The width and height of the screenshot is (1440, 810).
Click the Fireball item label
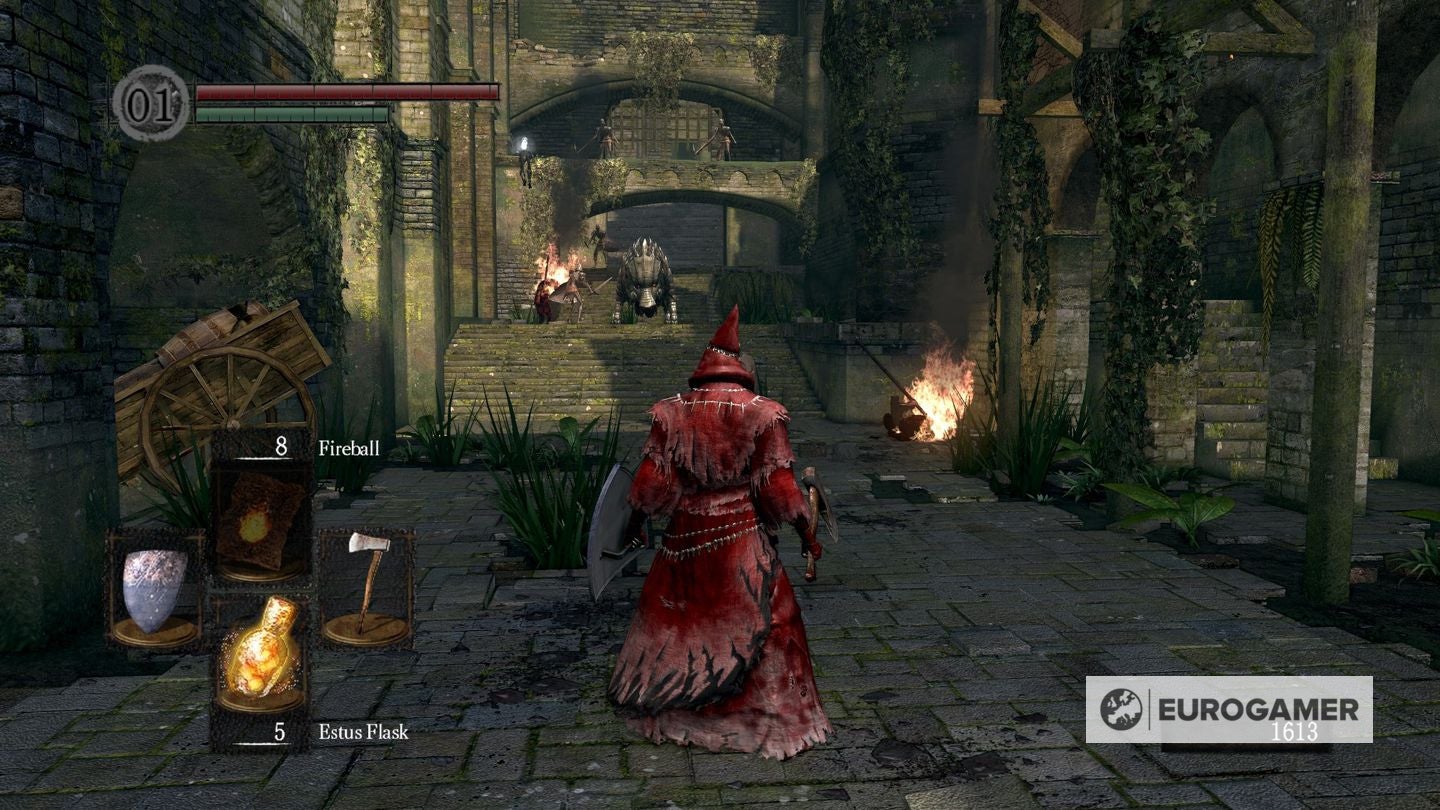348,450
